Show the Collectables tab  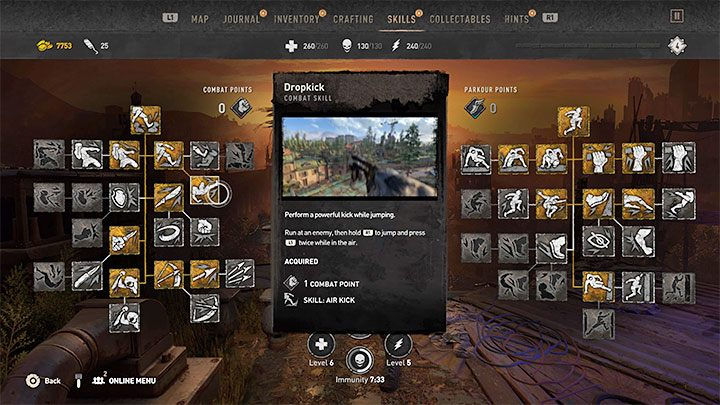460,18
